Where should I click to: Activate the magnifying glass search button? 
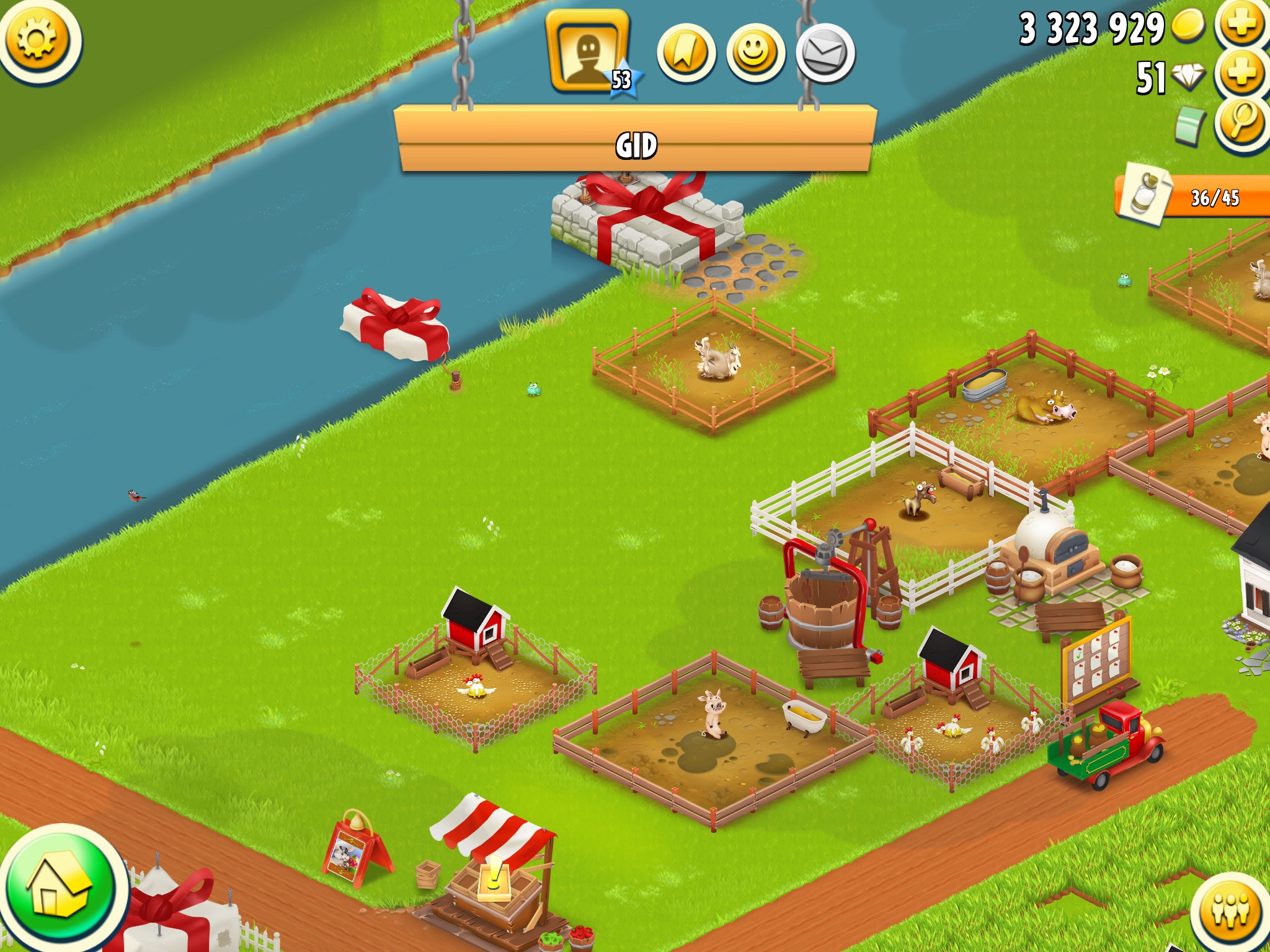[1241, 121]
